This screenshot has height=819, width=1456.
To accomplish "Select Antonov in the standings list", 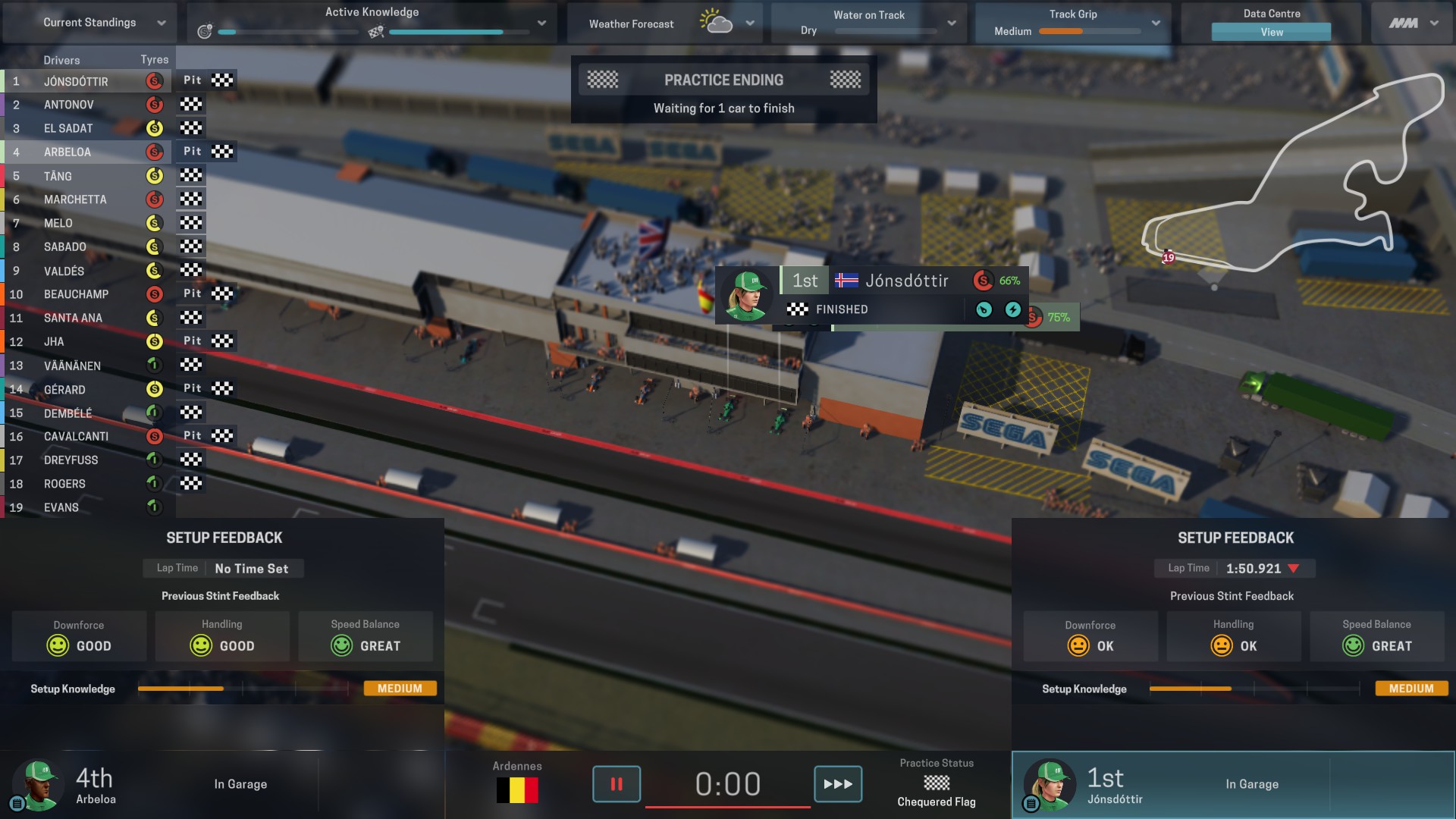I will (69, 105).
